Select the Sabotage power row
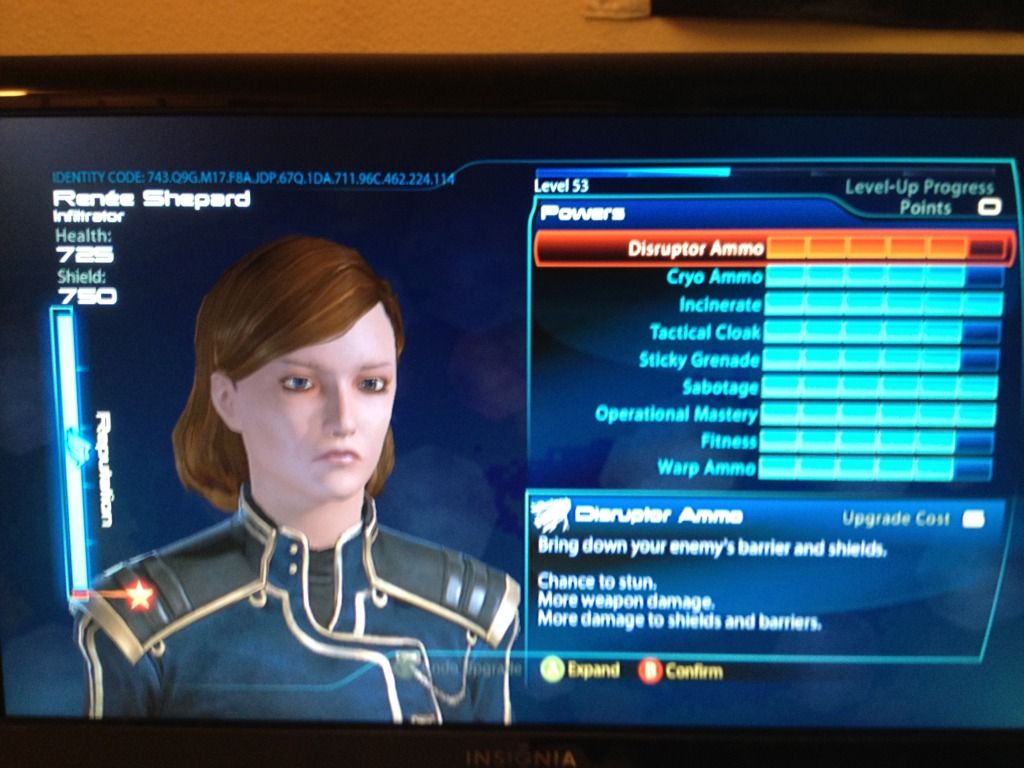Image resolution: width=1024 pixels, height=768 pixels. [720, 387]
